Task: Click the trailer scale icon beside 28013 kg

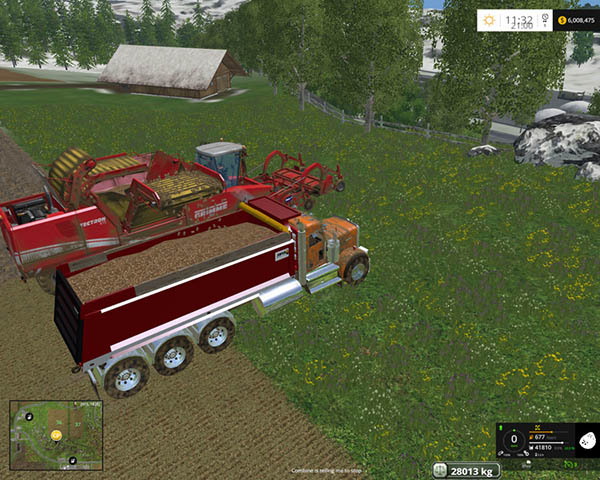Action: (x=441, y=469)
